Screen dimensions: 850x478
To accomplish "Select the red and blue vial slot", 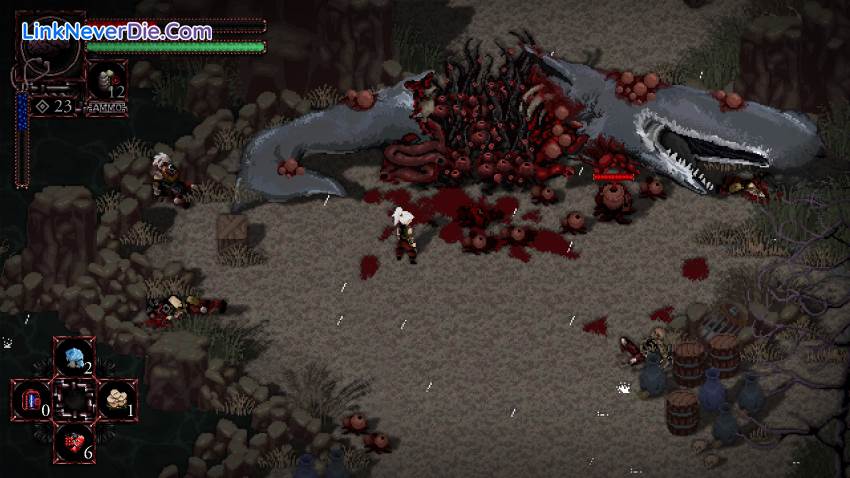I will tap(31, 400).
